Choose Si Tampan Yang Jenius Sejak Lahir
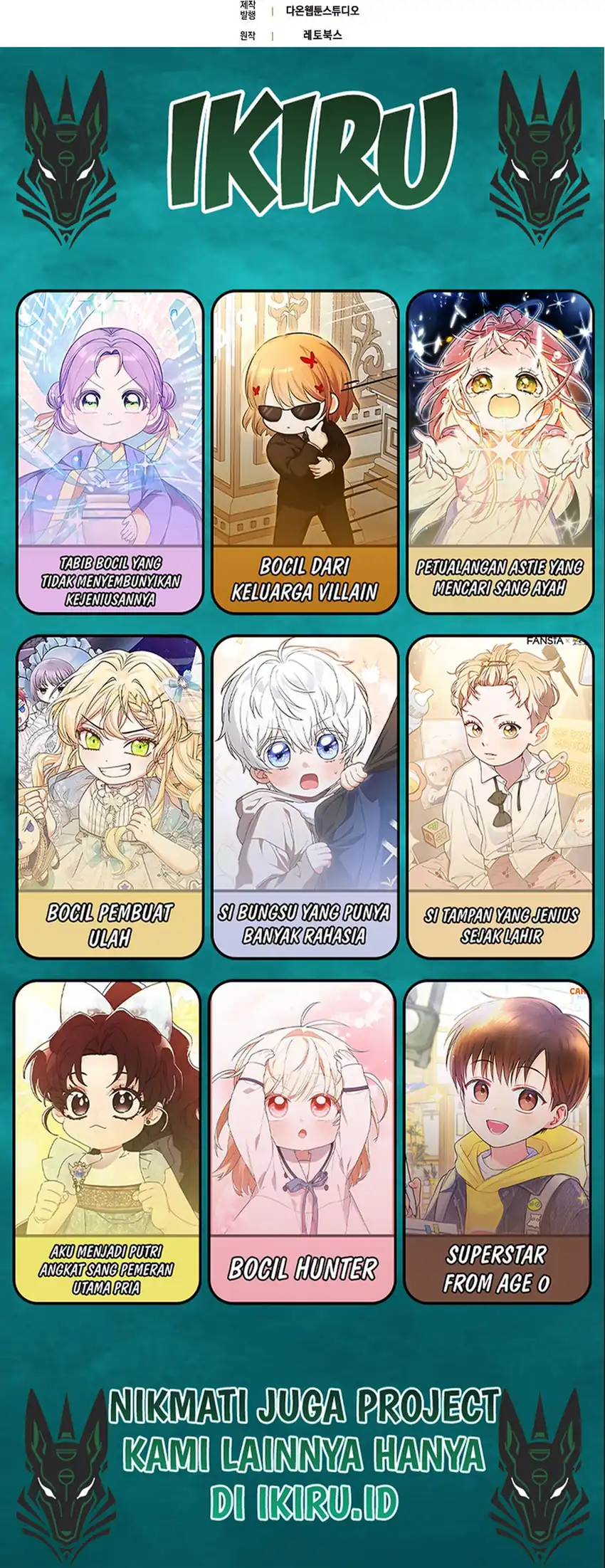Viewport: 605px width, 1568px height. (x=500, y=796)
